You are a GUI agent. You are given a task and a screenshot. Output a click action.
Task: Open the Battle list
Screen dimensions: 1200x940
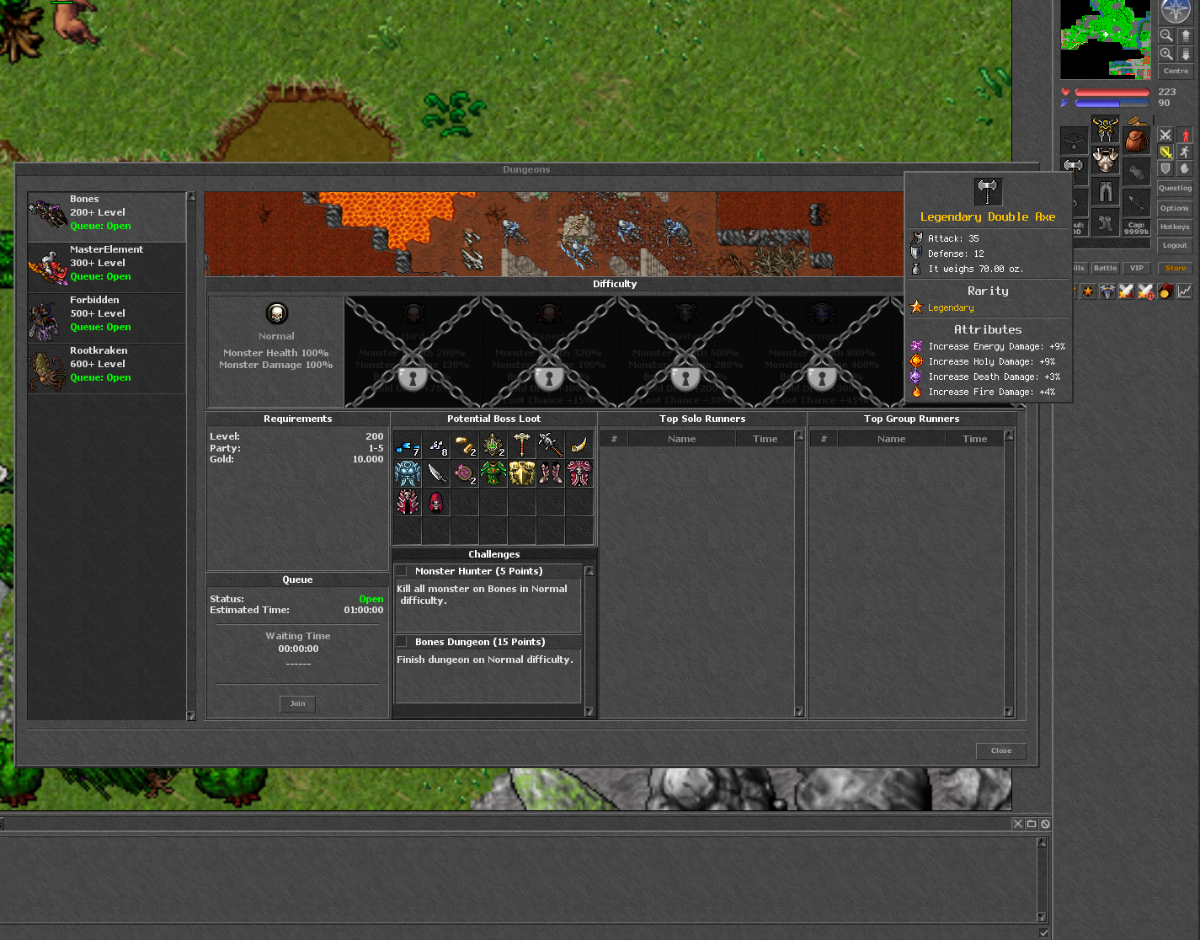1104,268
